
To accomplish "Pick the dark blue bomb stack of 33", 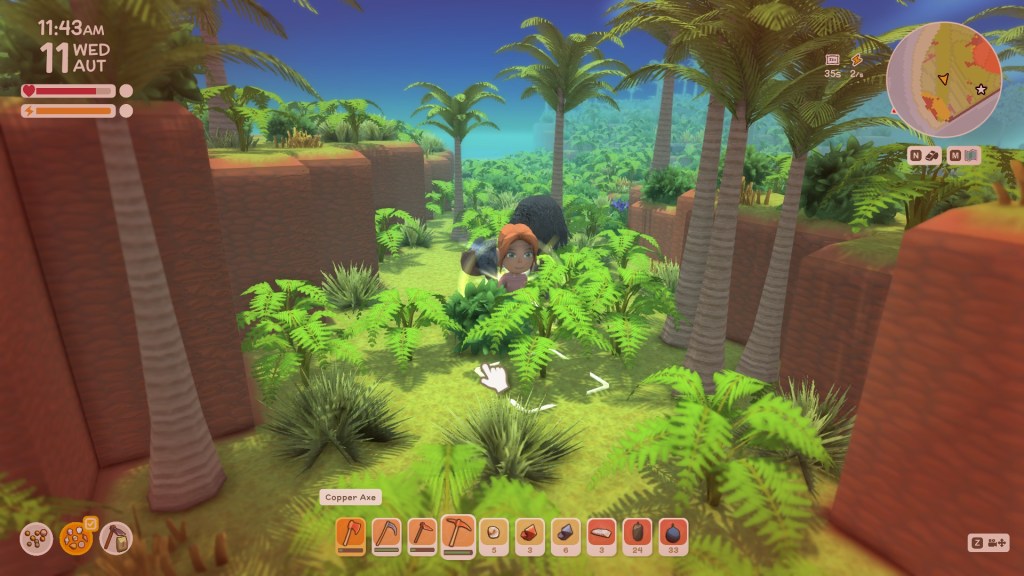I will [674, 534].
